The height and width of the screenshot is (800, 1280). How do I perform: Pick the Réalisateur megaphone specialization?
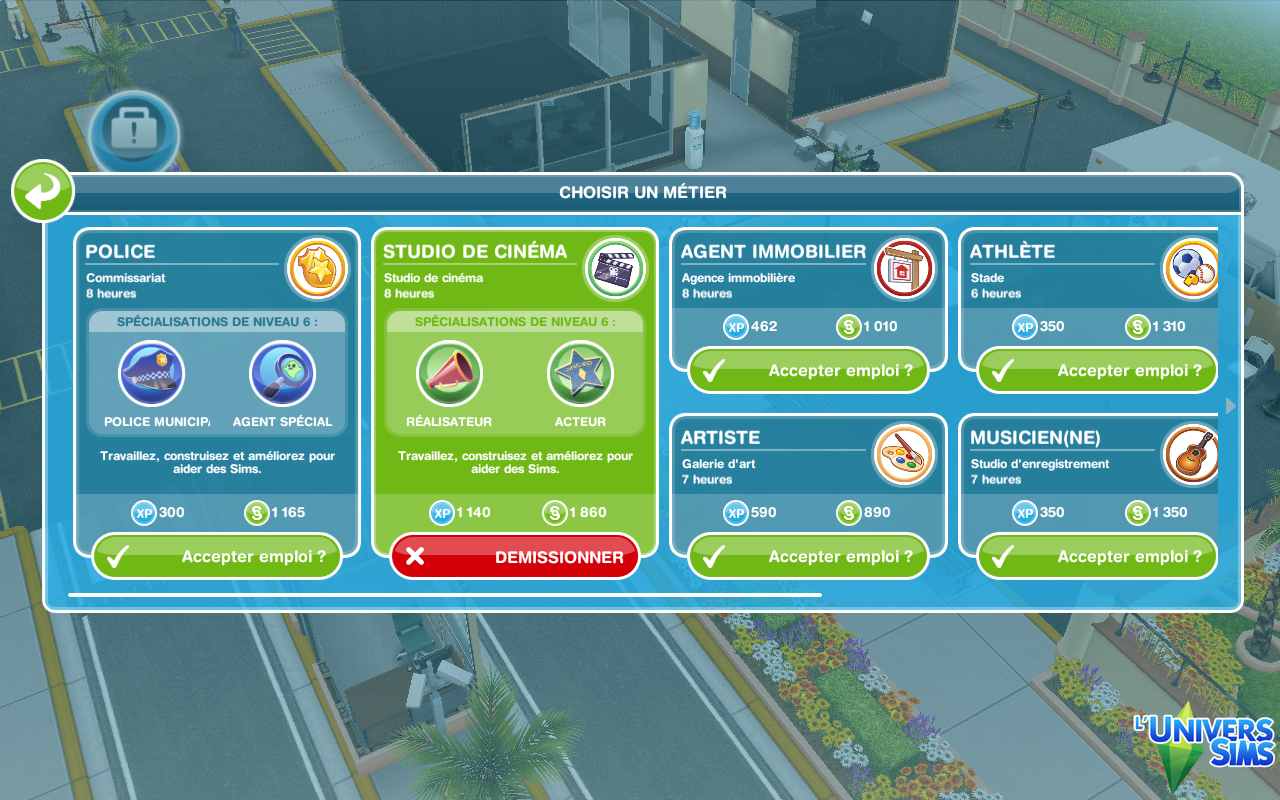(449, 374)
